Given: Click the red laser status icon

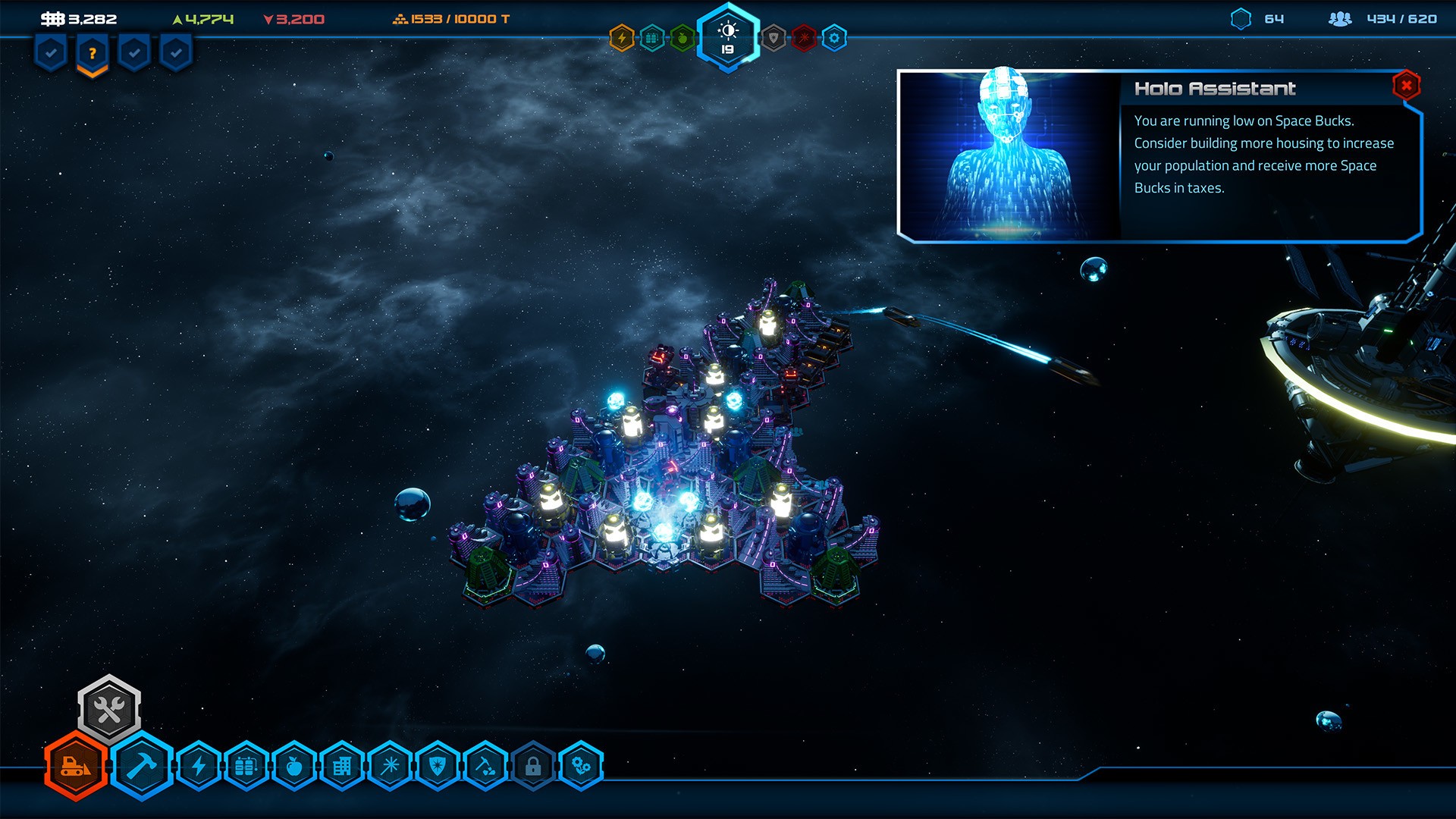Looking at the screenshot, I should (x=804, y=38).
